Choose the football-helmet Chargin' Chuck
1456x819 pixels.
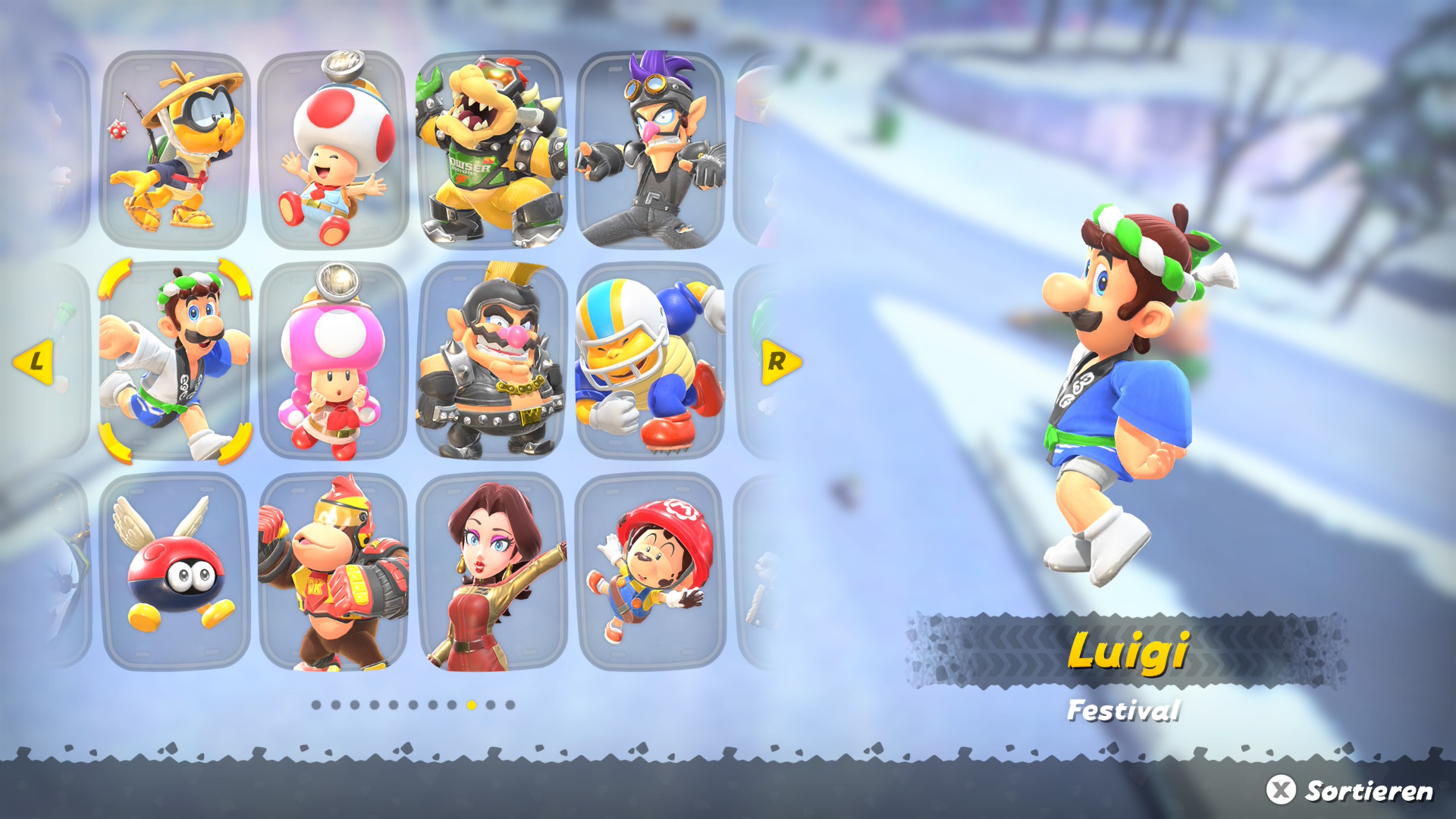[651, 362]
